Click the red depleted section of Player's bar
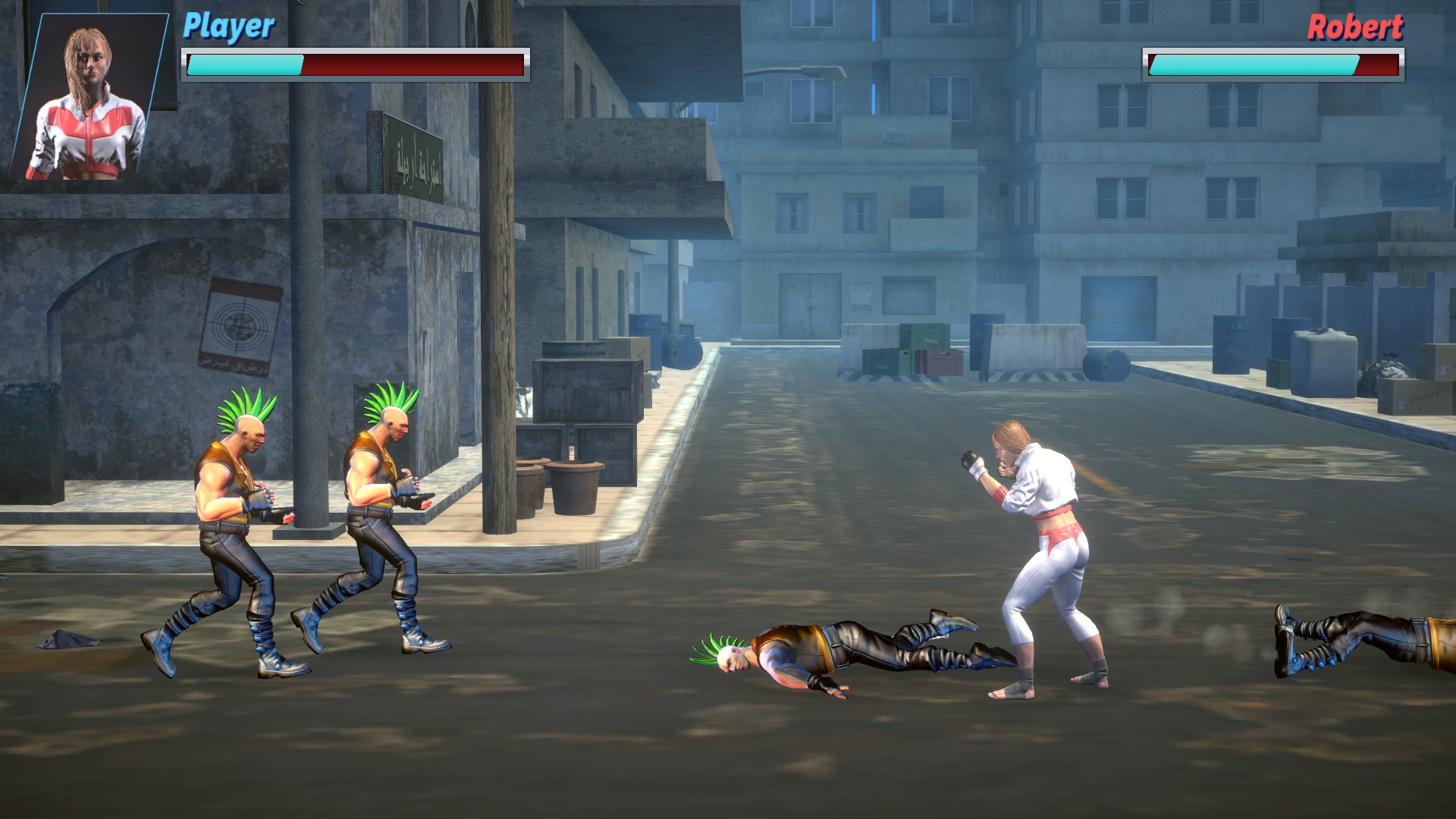Viewport: 1456px width, 819px height. 417,64
